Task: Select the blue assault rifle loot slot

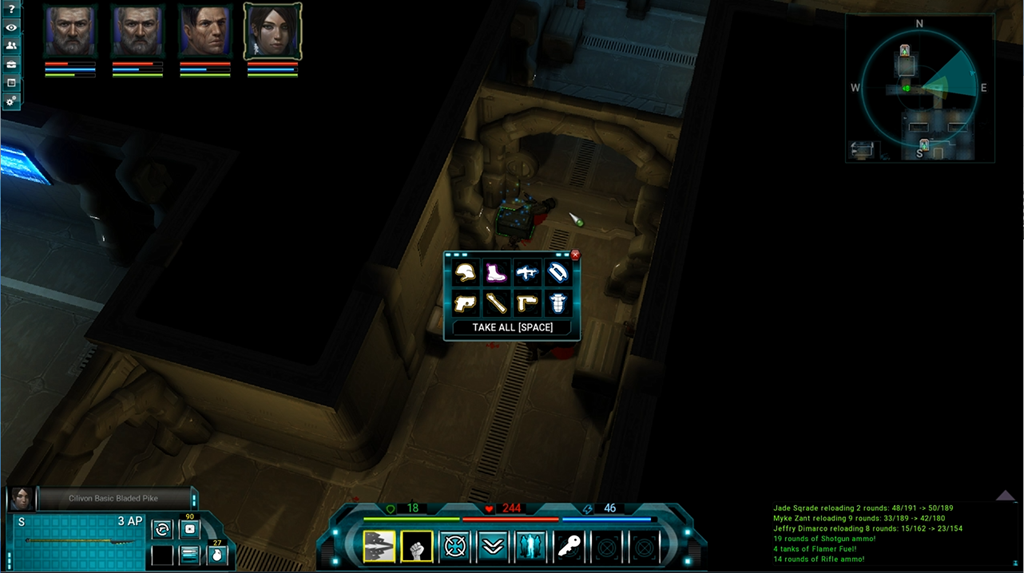Action: click(x=527, y=272)
